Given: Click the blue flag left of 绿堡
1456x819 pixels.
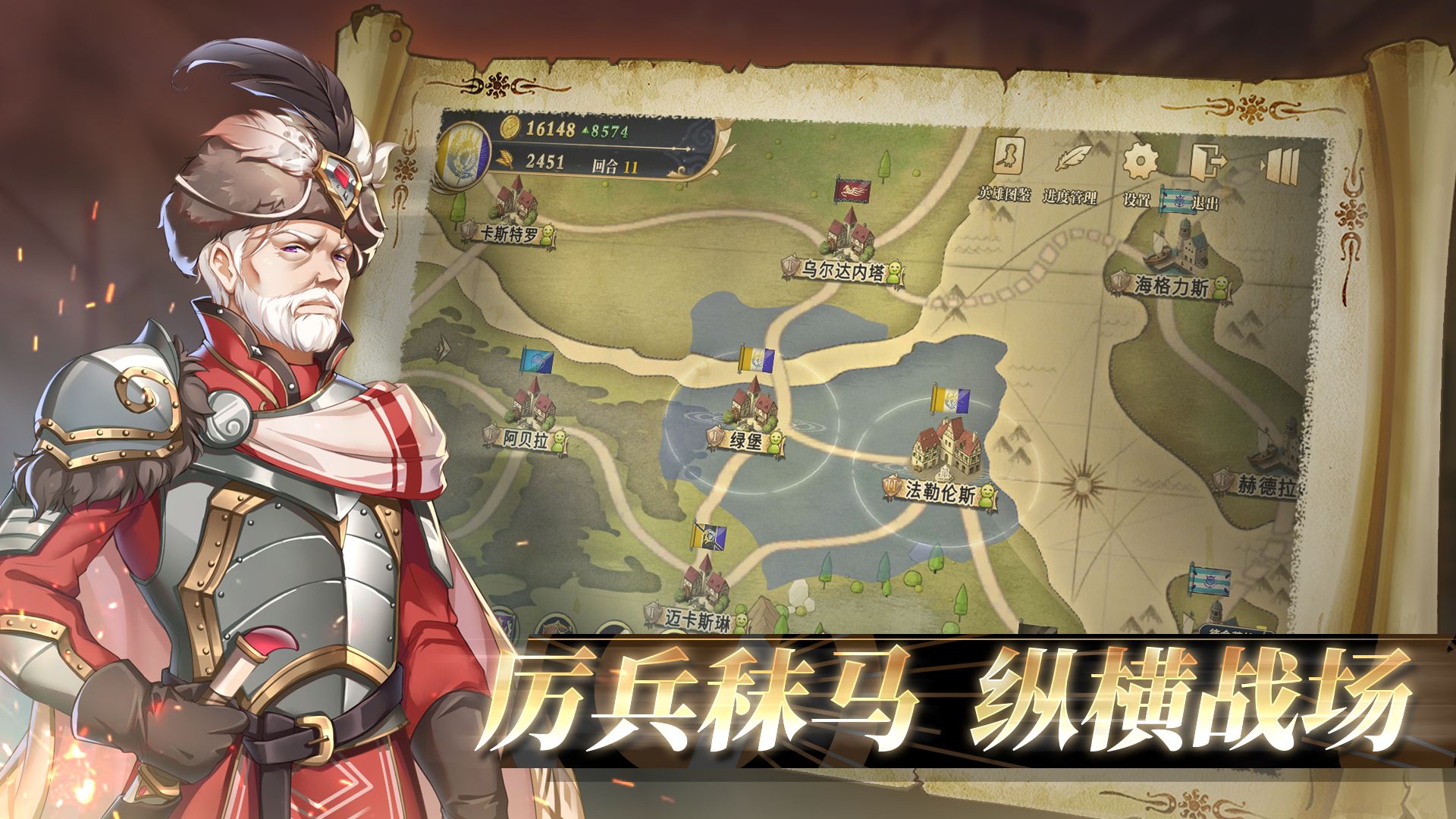Looking at the screenshot, I should click(535, 360).
